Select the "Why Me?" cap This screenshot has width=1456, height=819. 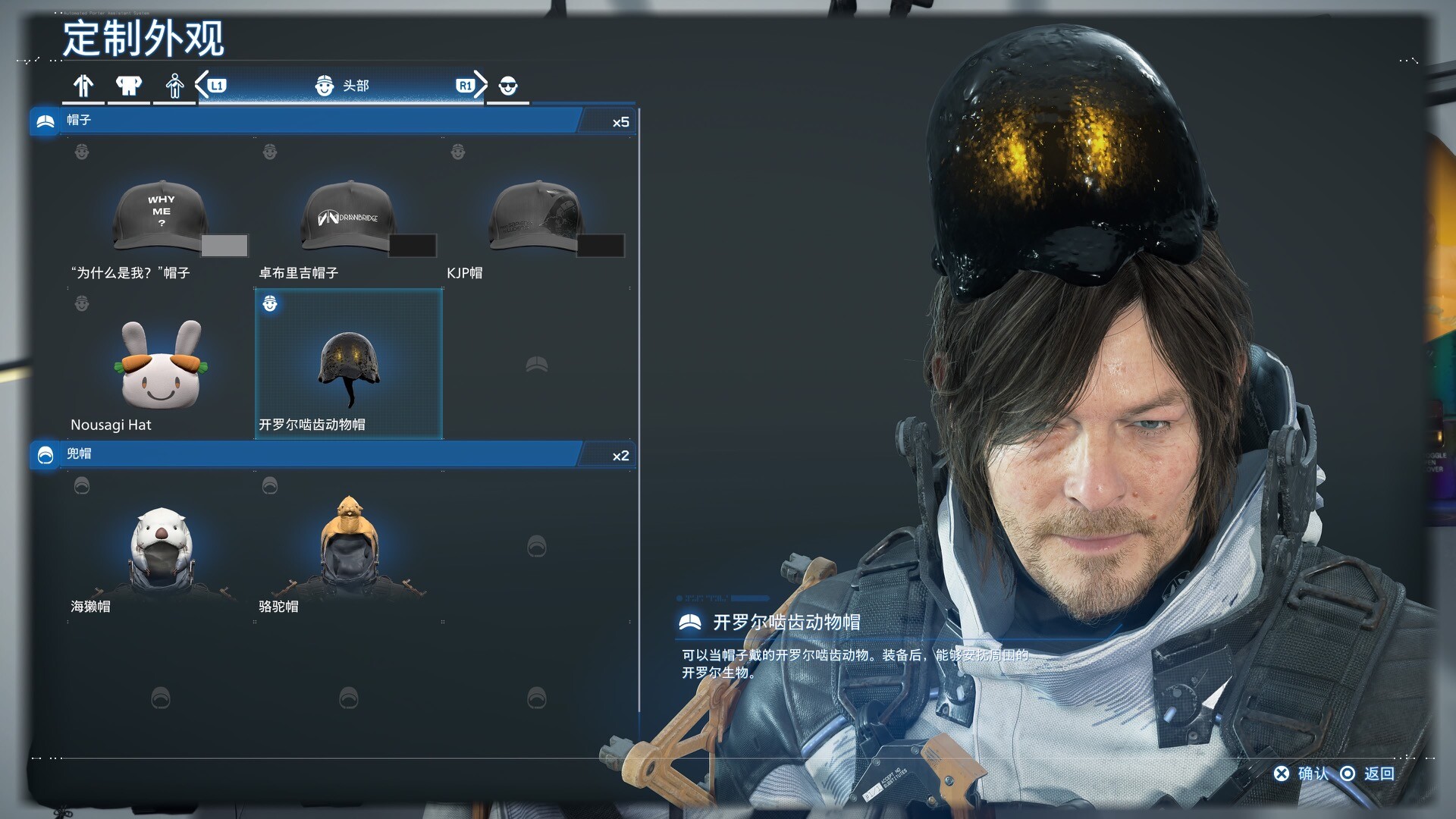tap(161, 216)
